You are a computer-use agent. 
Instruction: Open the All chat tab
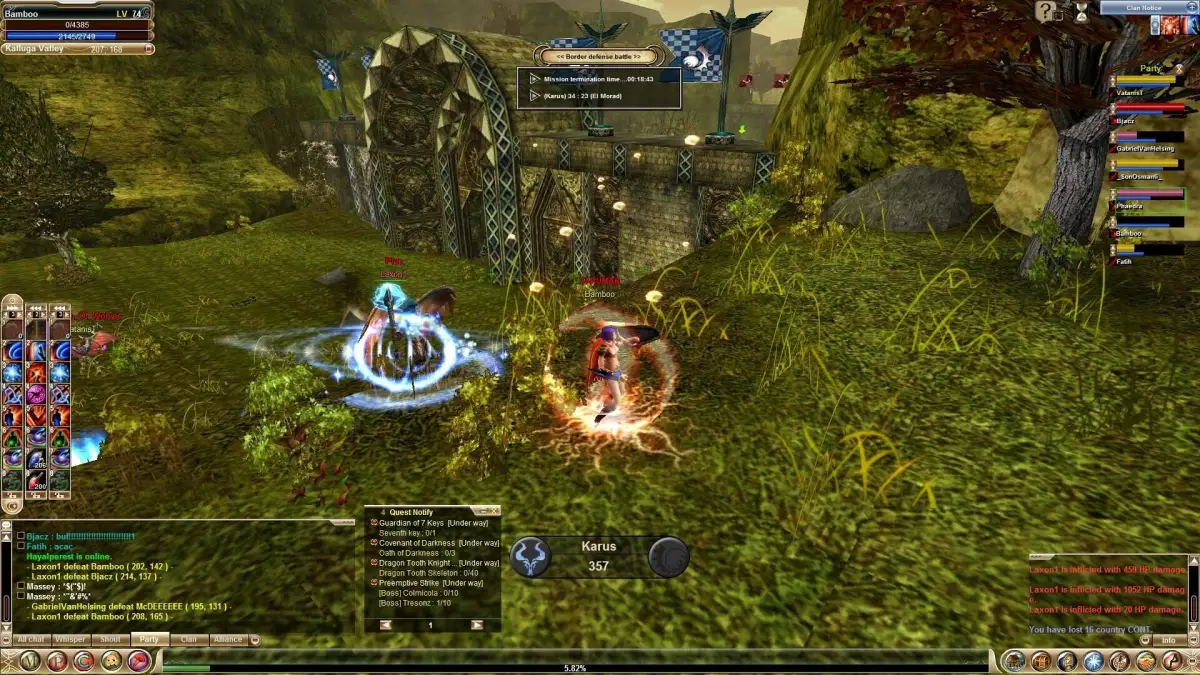pos(30,639)
